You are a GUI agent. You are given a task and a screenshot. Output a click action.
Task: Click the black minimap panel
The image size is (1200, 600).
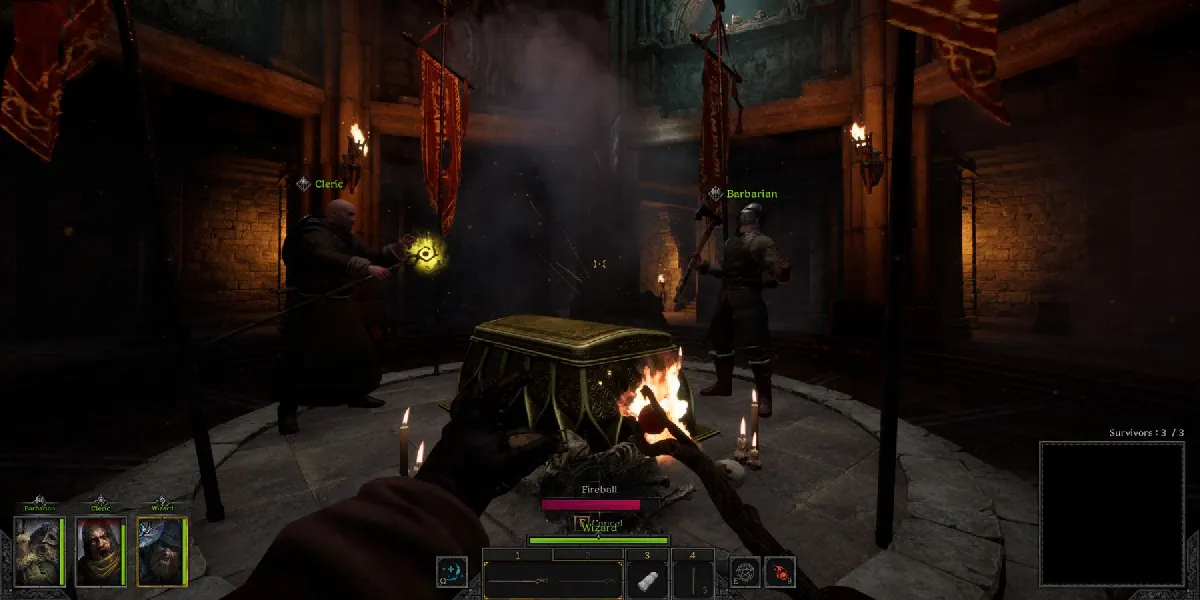1112,513
